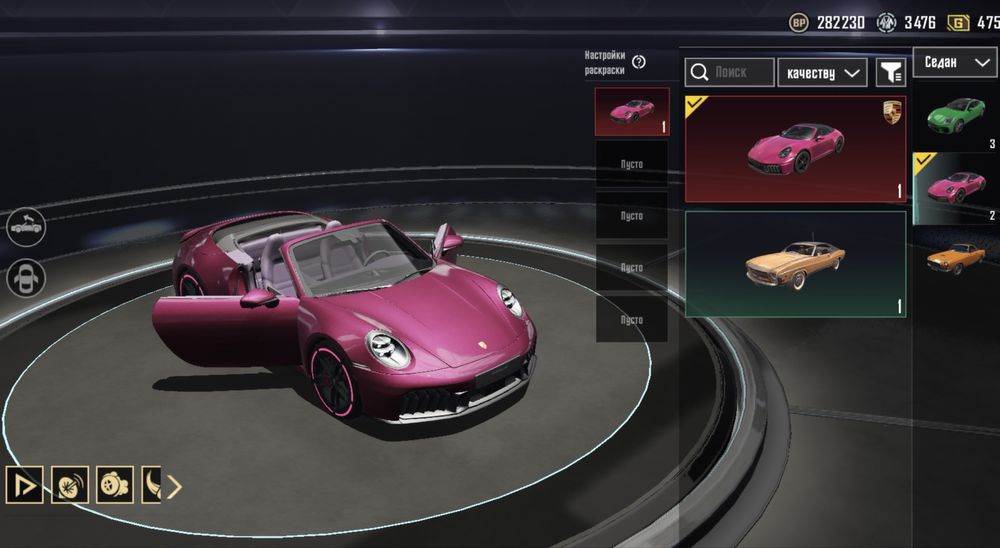1000x548 pixels.
Task: Activate the play triangle icon
Action: click(x=24, y=486)
